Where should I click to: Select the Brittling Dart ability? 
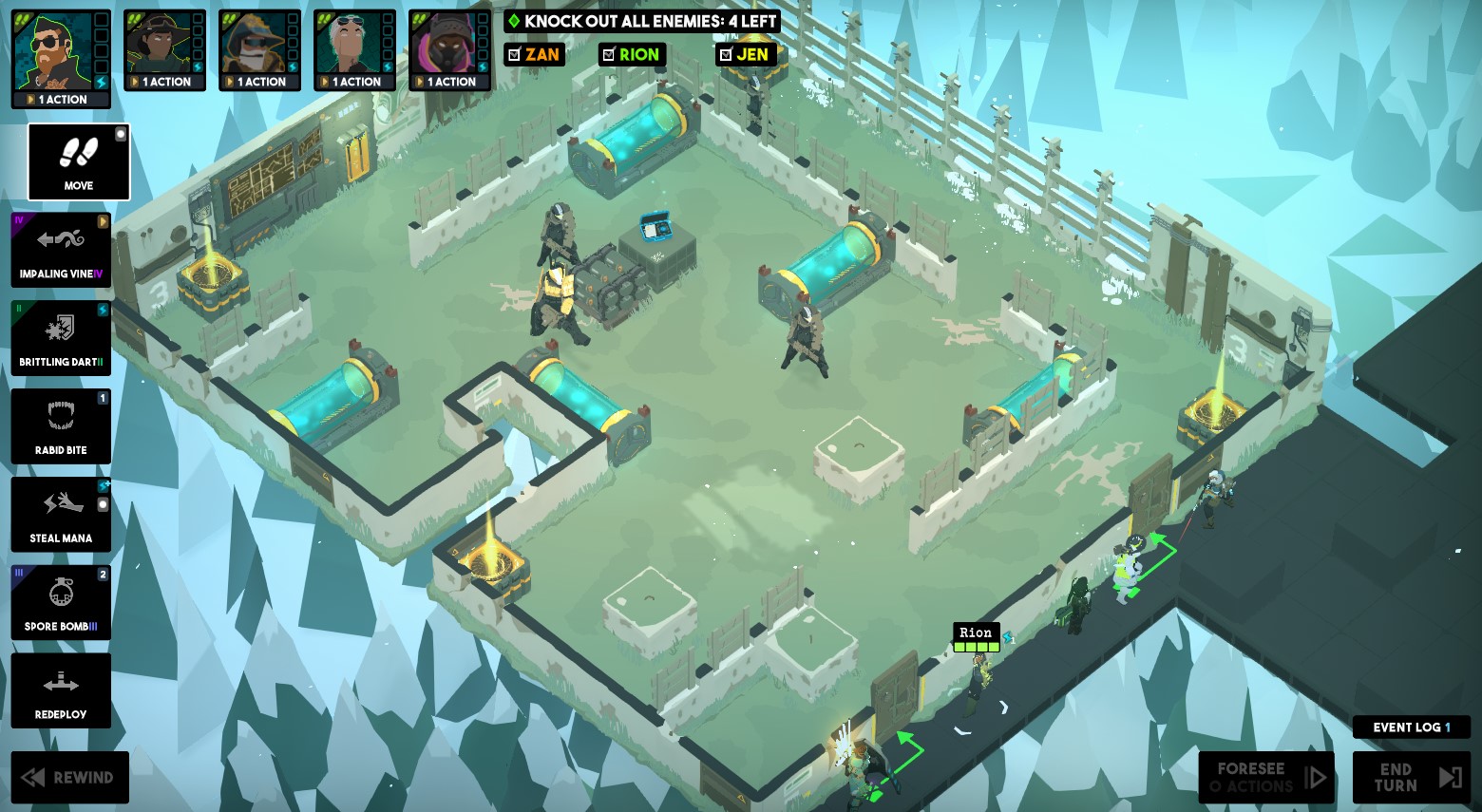click(x=61, y=338)
